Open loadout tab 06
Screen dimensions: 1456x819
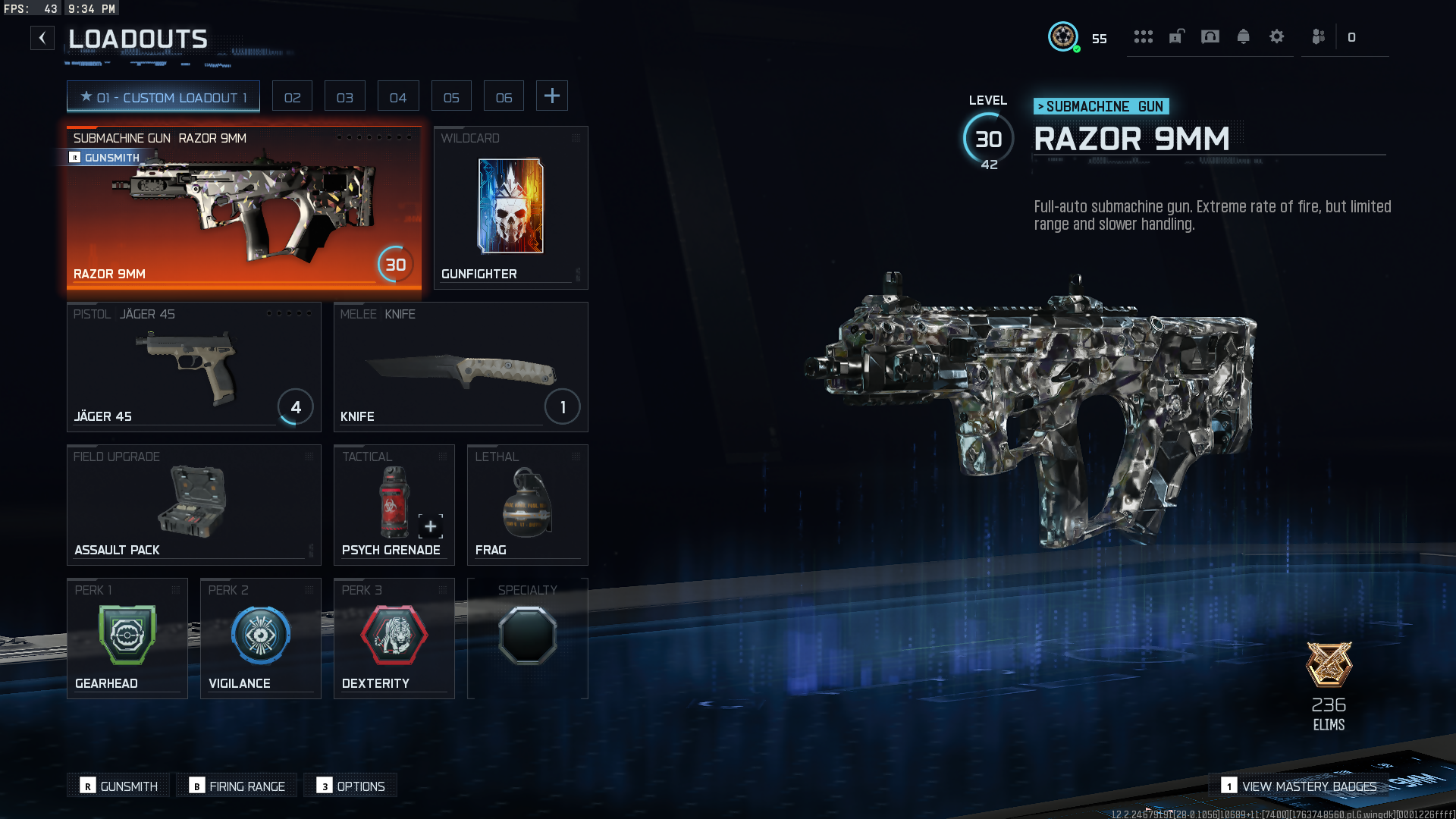point(504,97)
